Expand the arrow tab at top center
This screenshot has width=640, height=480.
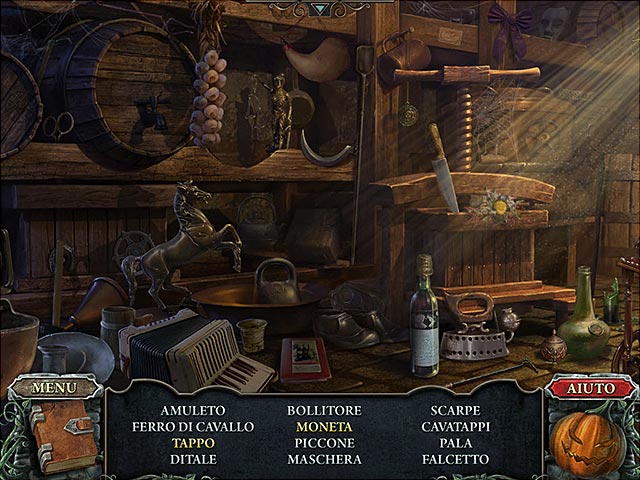tap(319, 9)
